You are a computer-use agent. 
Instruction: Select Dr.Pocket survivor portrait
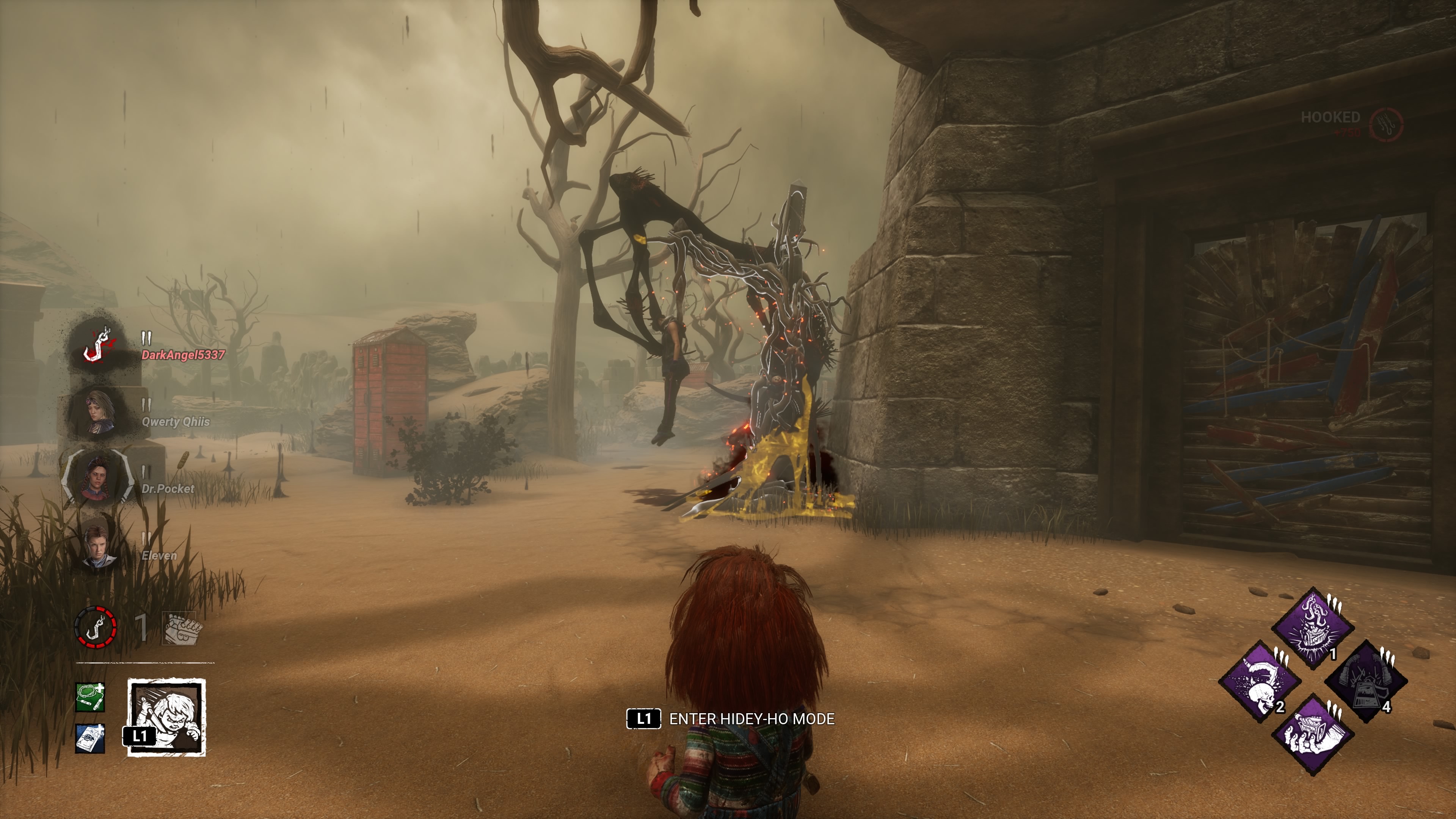click(x=98, y=479)
